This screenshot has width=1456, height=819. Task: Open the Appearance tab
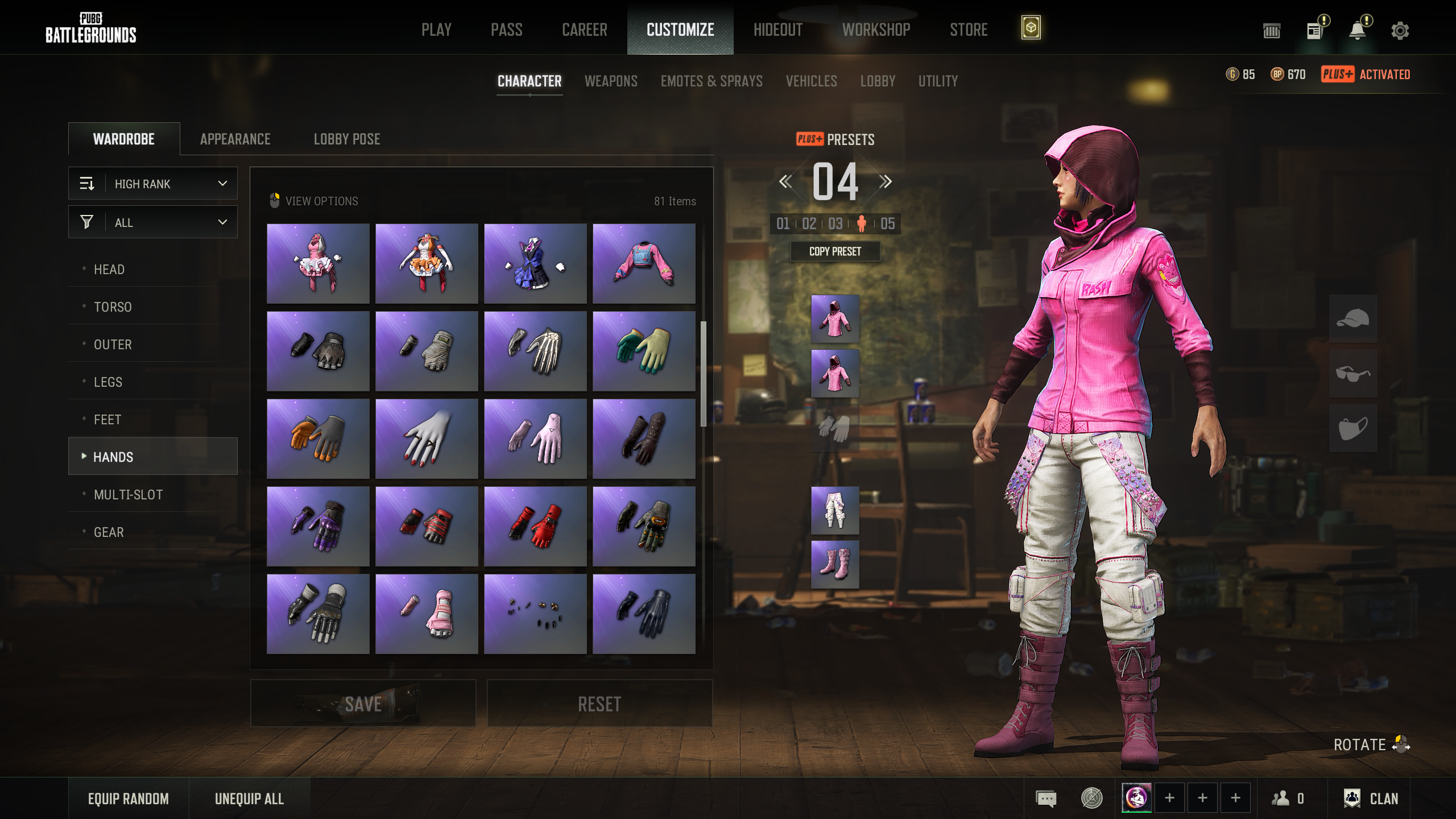pos(235,139)
